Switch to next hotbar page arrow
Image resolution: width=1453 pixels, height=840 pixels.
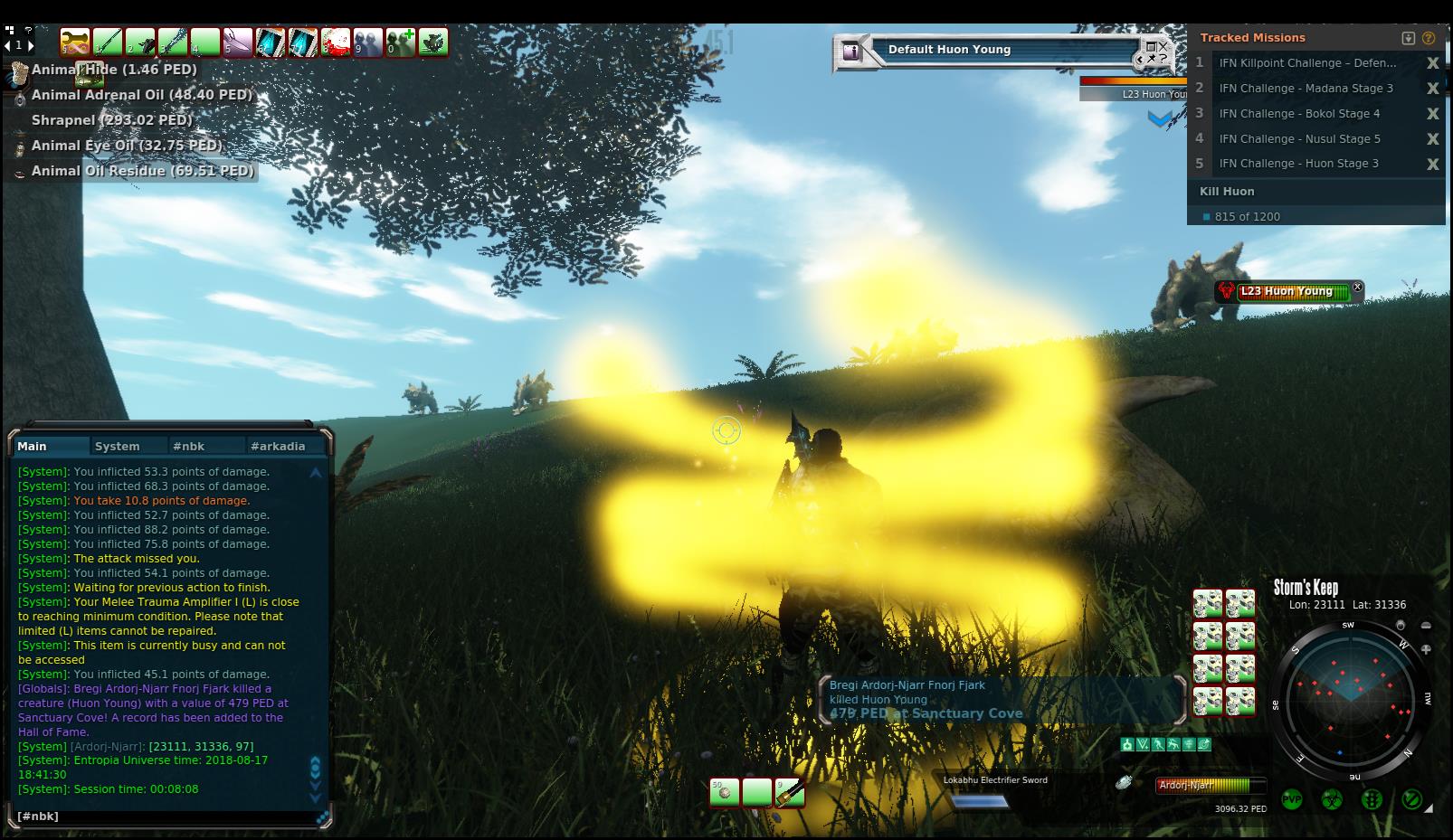[x=31, y=45]
